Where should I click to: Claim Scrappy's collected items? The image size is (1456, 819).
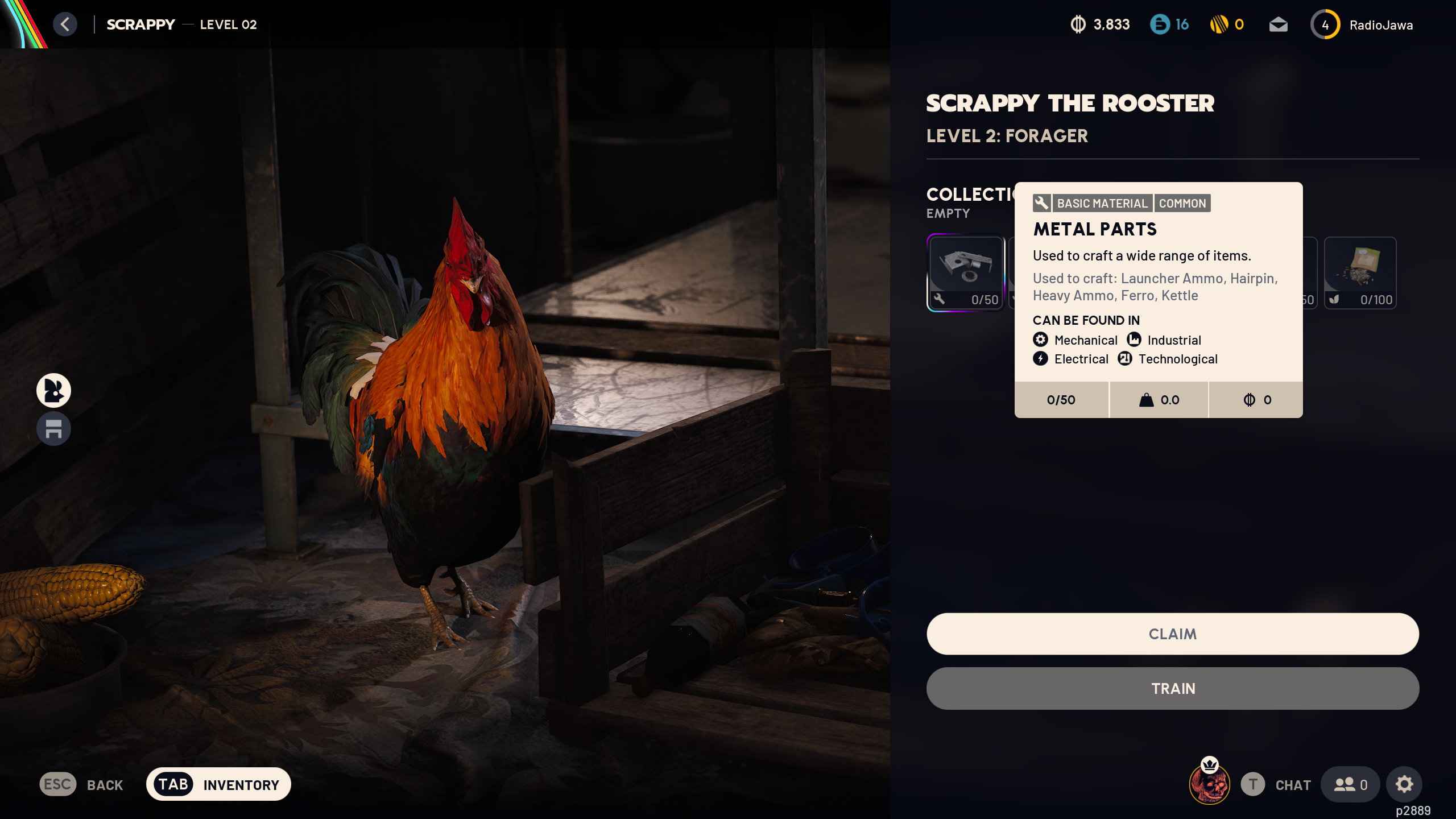coord(1172,634)
